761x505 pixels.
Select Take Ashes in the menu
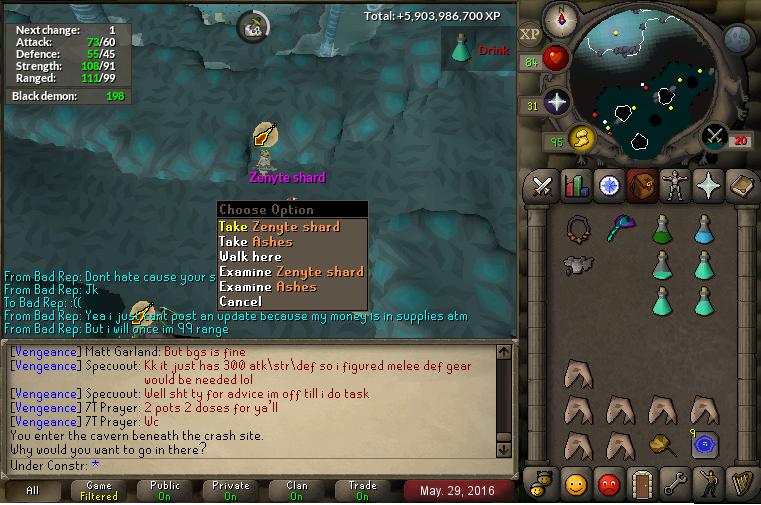pos(256,242)
